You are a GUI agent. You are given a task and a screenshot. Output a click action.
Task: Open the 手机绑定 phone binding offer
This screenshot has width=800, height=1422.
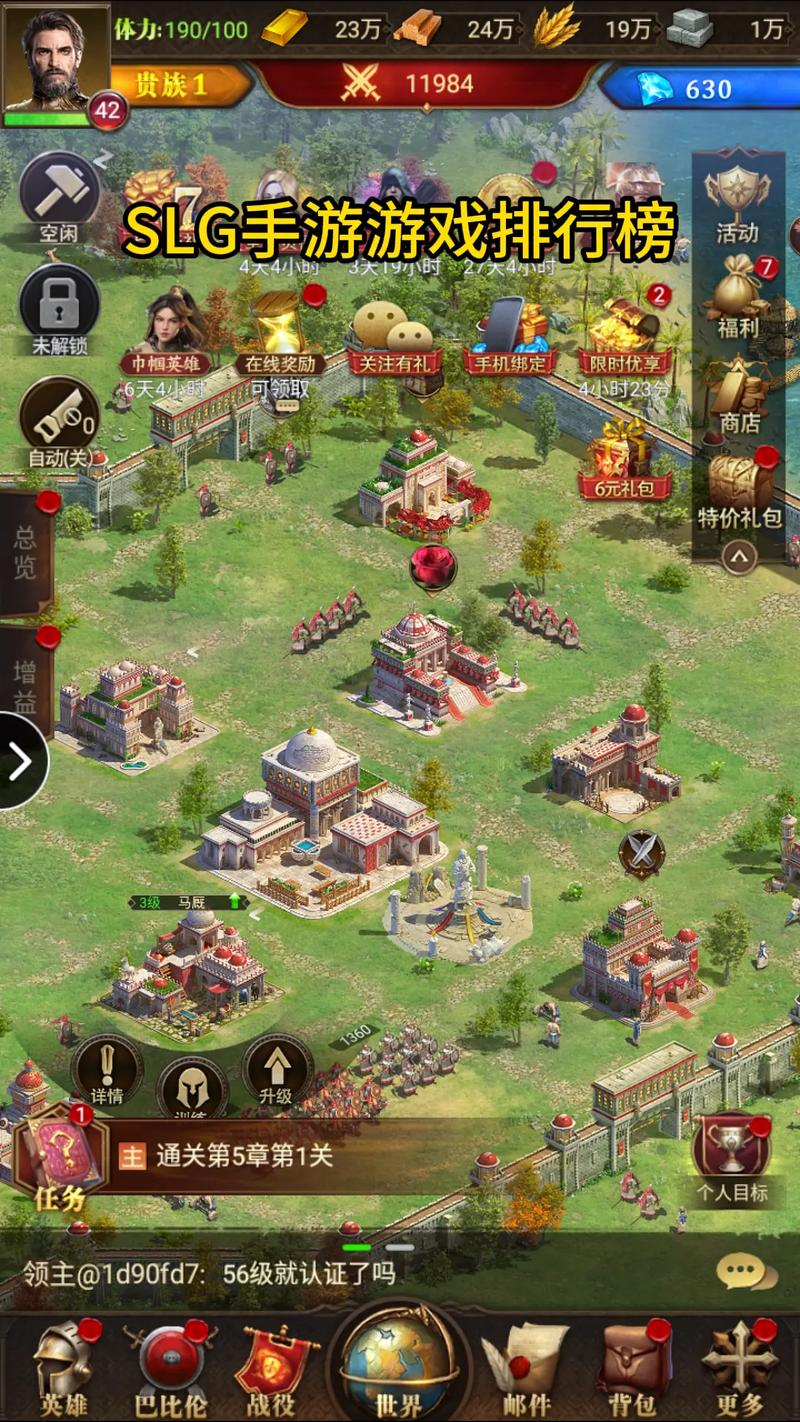508,335
